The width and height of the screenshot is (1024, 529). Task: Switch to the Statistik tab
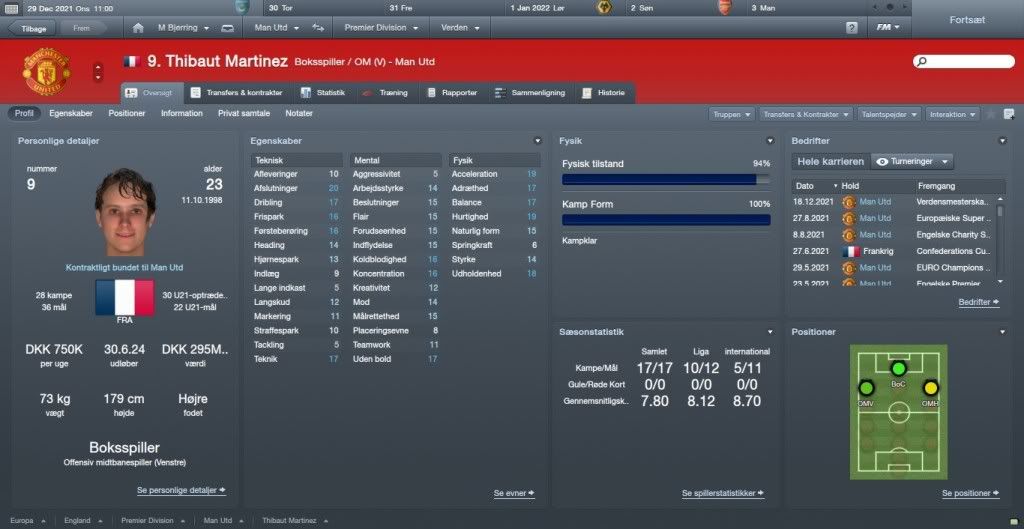(x=324, y=93)
